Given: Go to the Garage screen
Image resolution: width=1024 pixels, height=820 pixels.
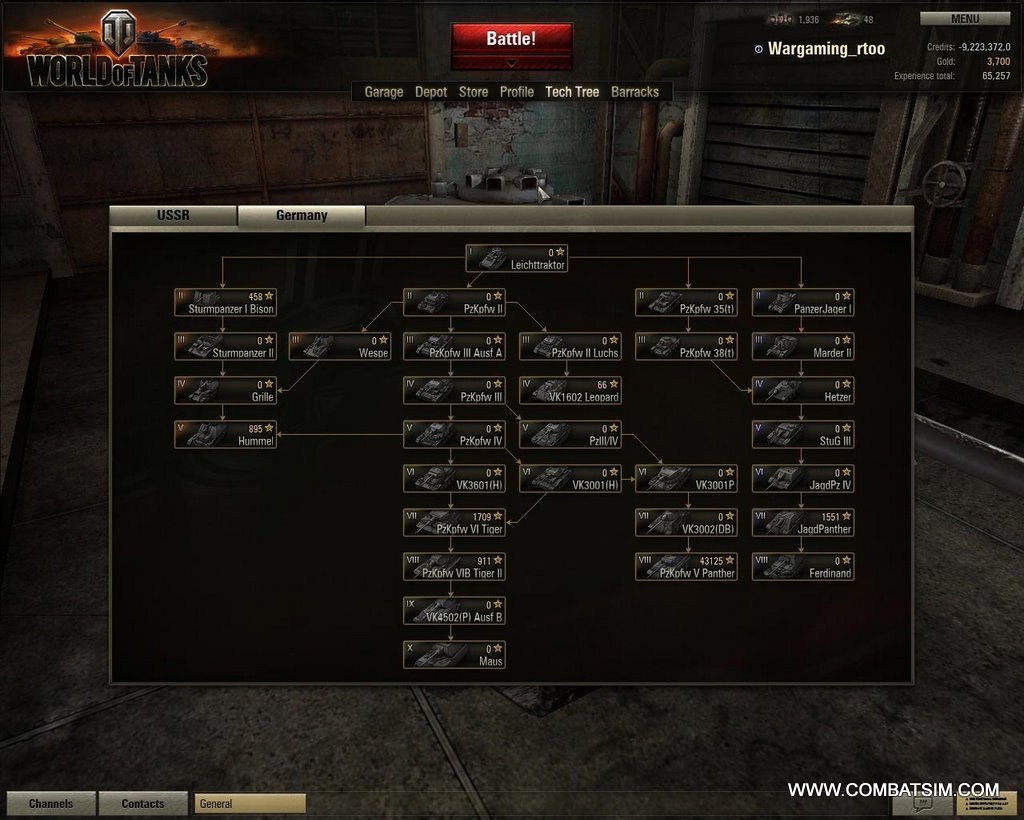Looking at the screenshot, I should 384,92.
